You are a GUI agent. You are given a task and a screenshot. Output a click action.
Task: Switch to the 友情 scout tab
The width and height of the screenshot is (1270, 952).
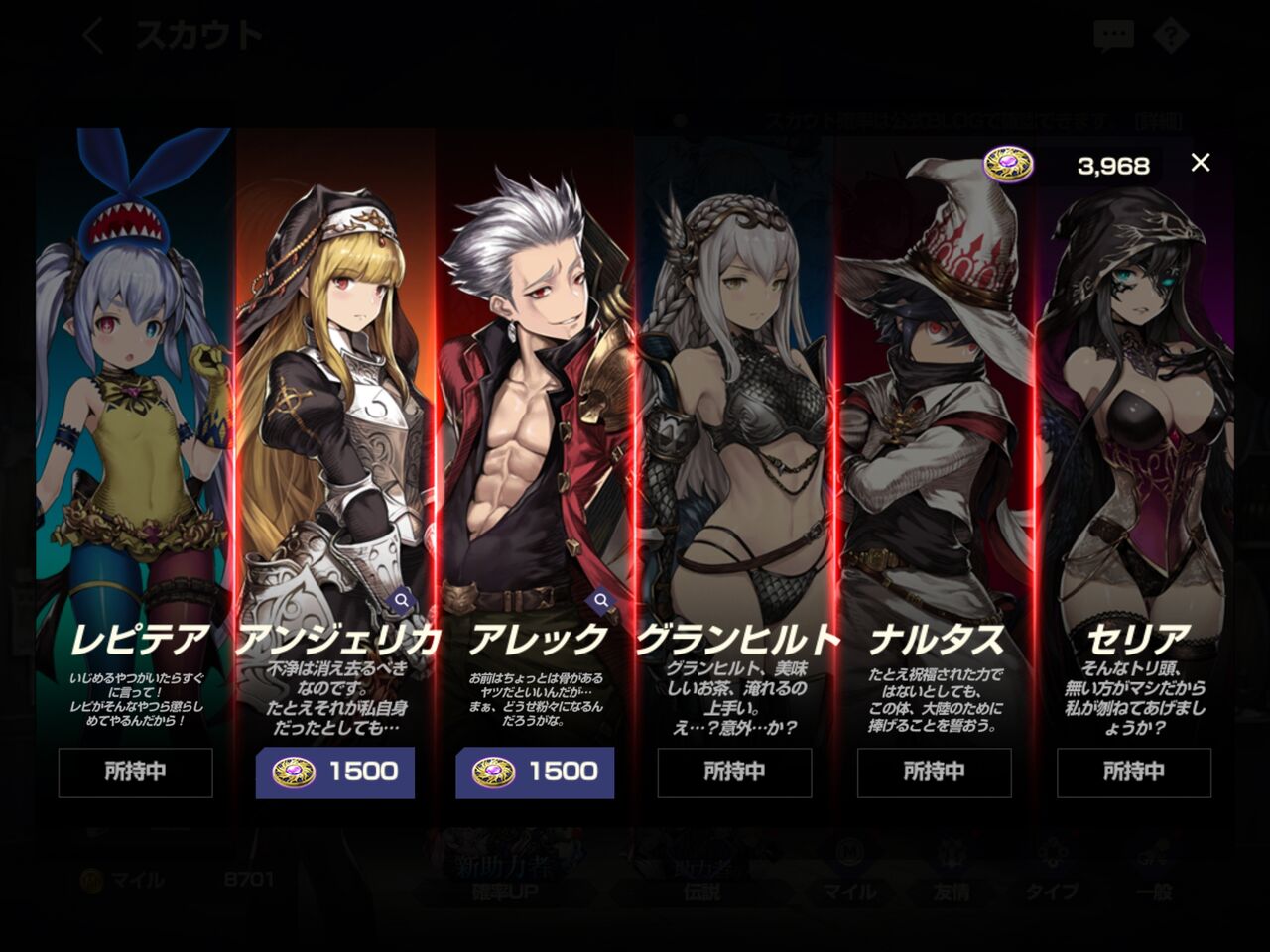click(x=950, y=892)
